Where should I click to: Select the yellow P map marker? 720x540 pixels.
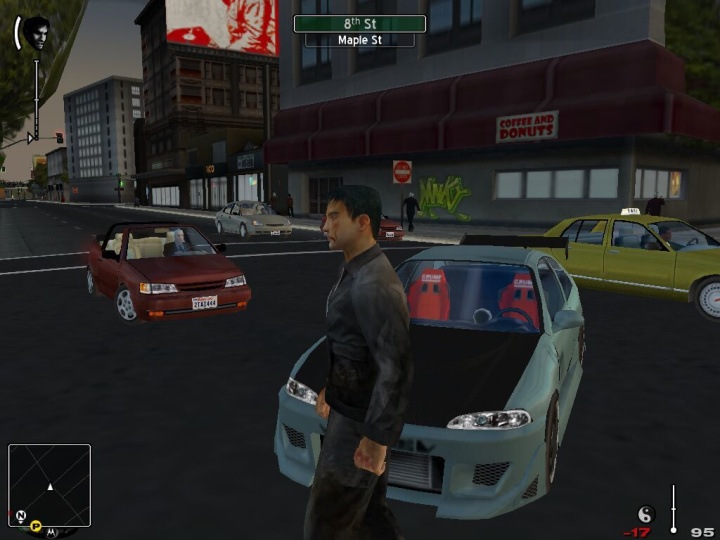click(35, 525)
